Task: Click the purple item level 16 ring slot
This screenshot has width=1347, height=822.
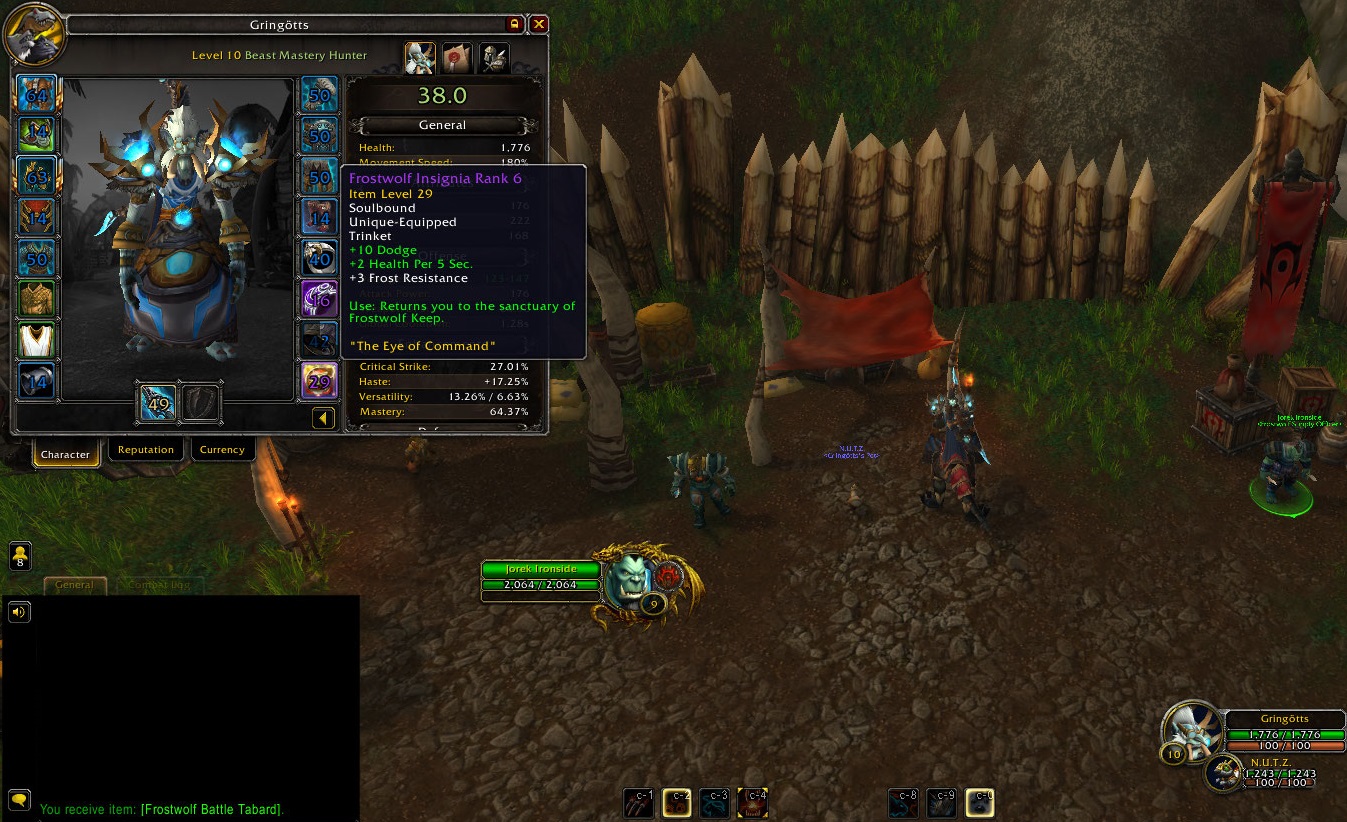Action: tap(319, 299)
